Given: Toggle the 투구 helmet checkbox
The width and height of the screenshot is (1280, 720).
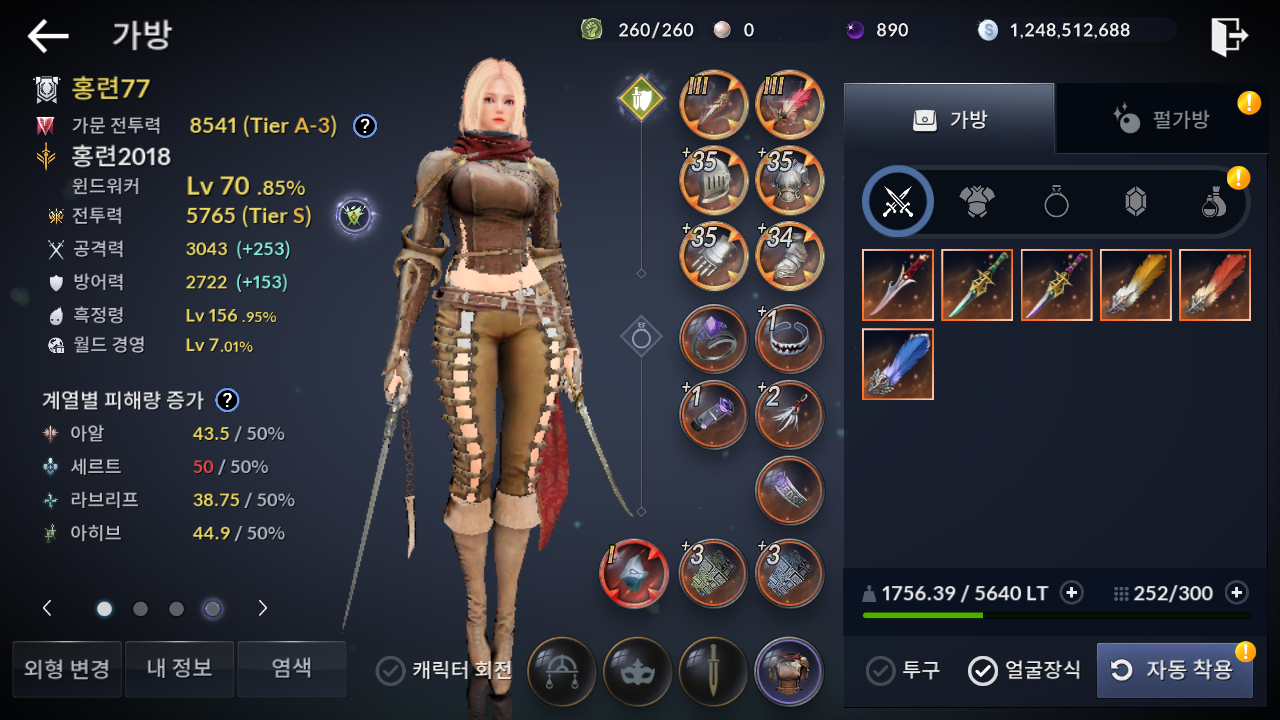Looking at the screenshot, I should [x=880, y=670].
